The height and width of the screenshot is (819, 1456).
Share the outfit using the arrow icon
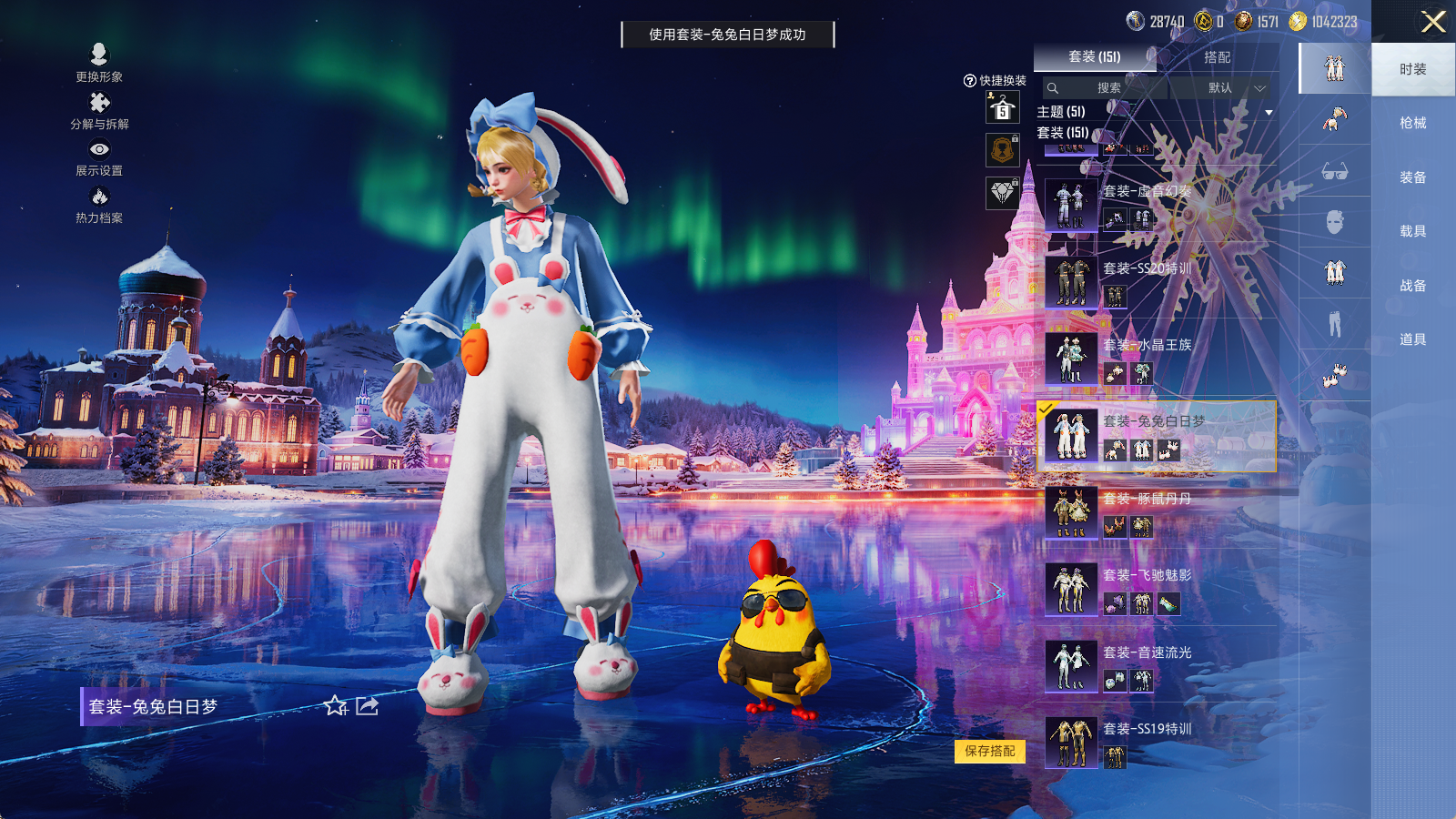[x=368, y=706]
